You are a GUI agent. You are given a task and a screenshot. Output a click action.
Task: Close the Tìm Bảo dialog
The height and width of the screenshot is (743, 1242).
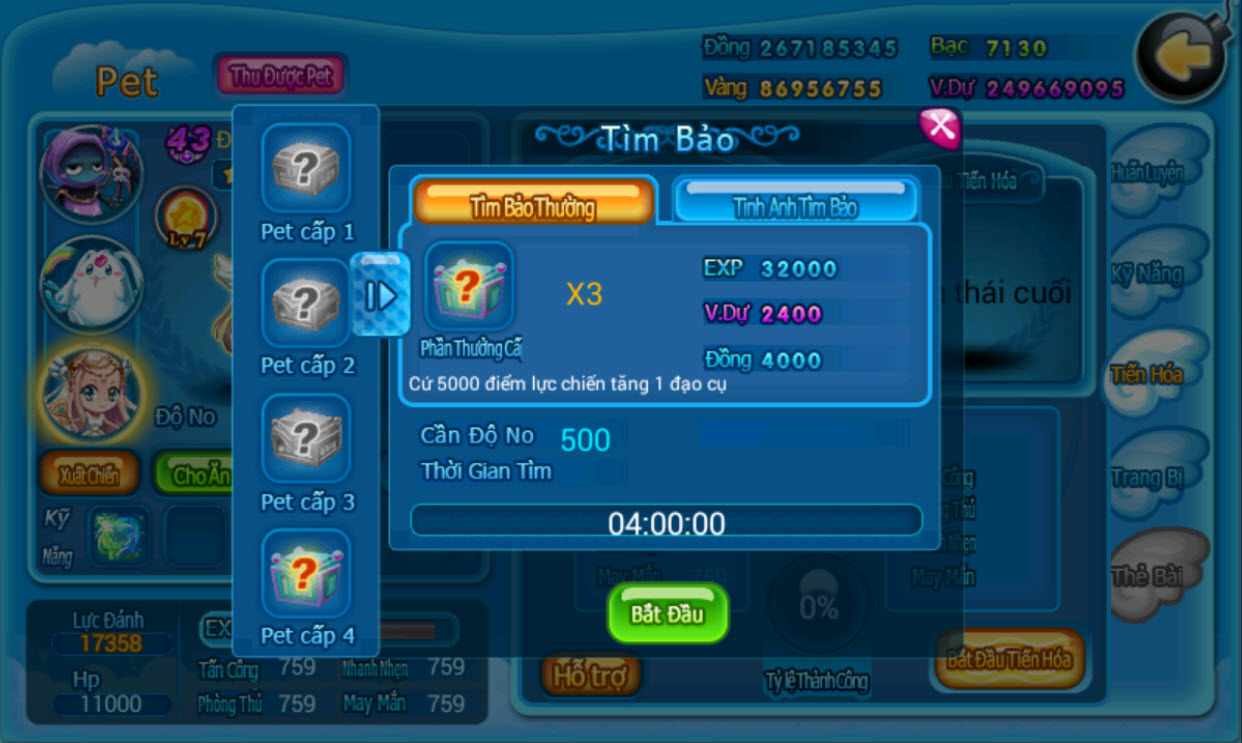tap(939, 127)
